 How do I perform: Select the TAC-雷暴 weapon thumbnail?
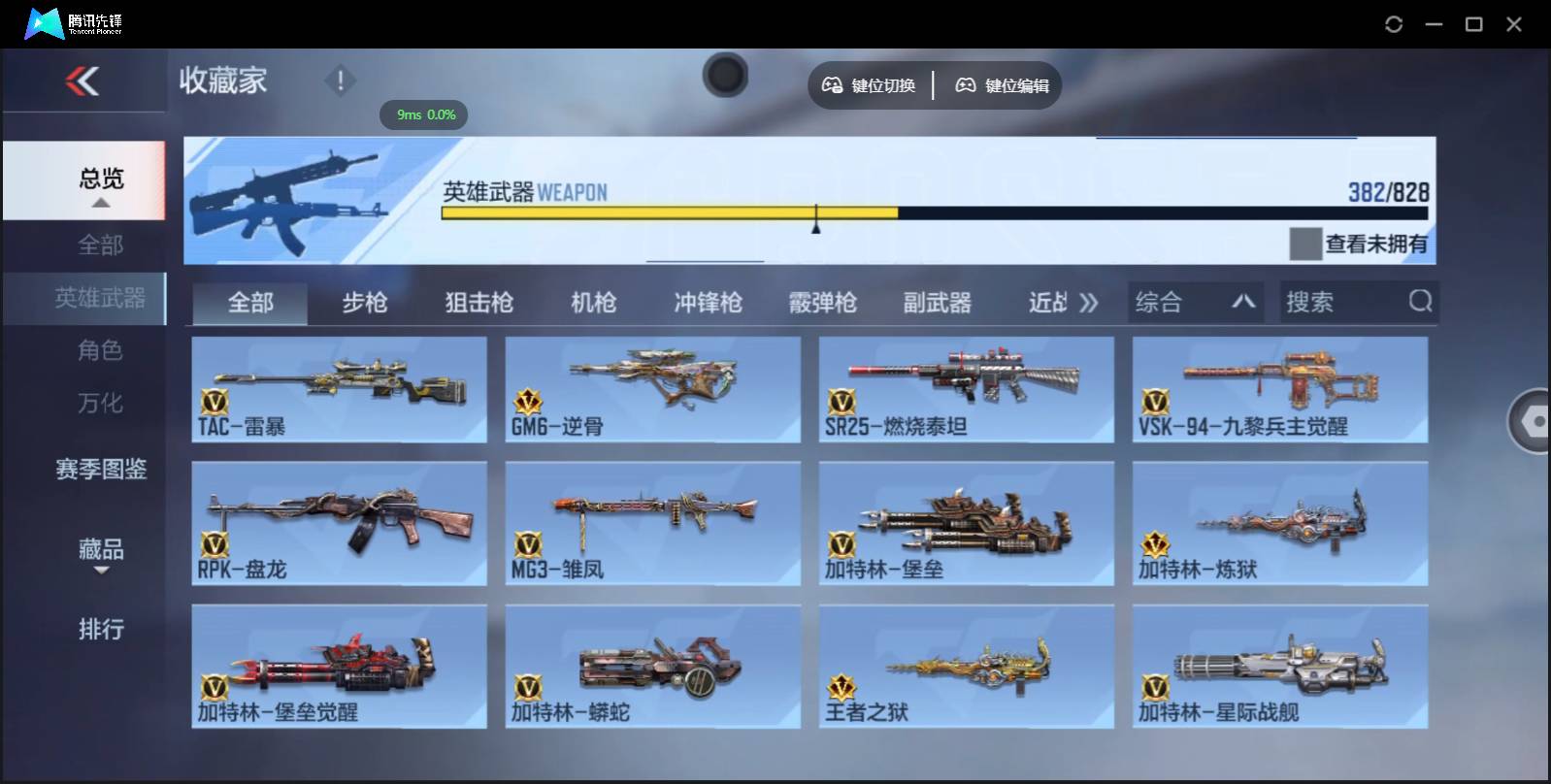coord(339,388)
